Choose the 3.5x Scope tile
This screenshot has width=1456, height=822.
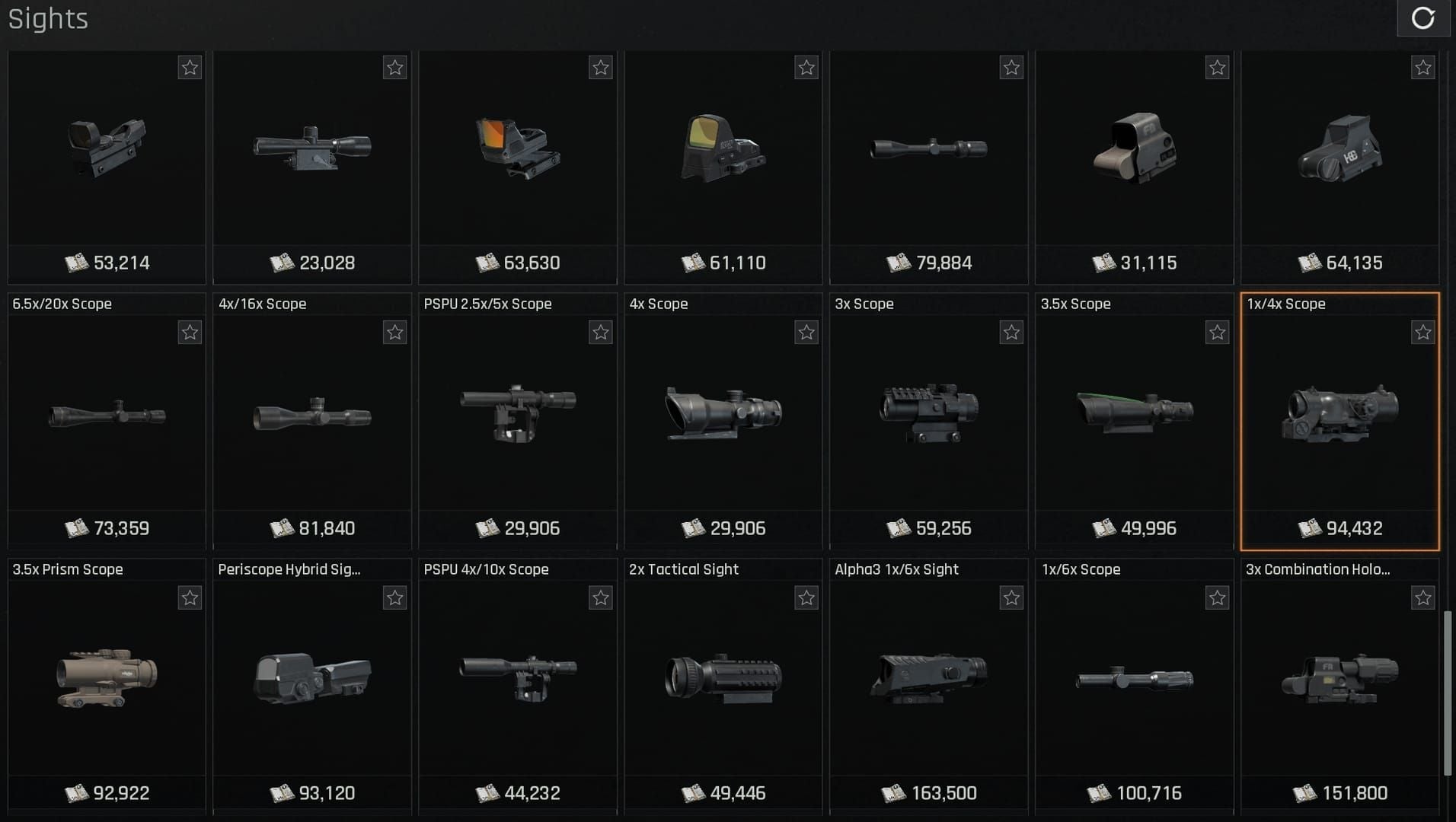(x=1134, y=416)
